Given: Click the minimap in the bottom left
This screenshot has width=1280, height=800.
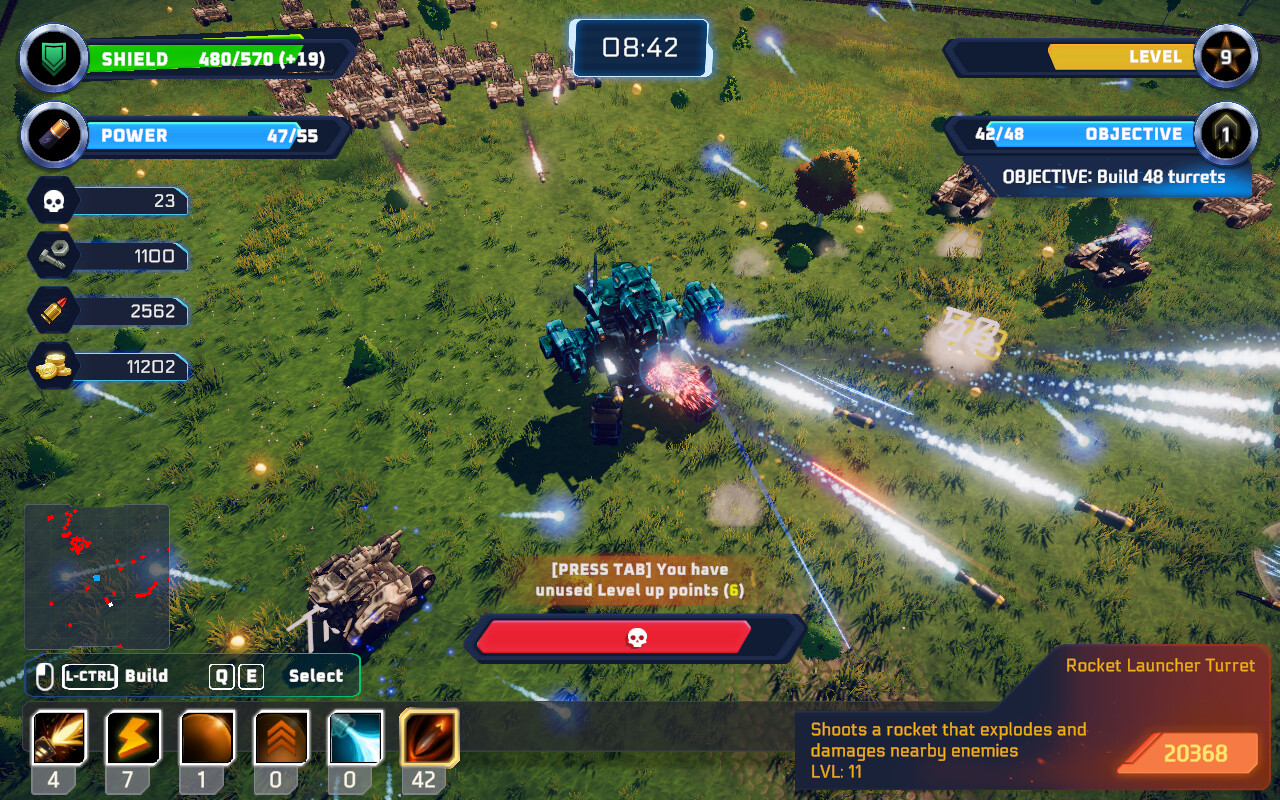Looking at the screenshot, I should (96, 577).
